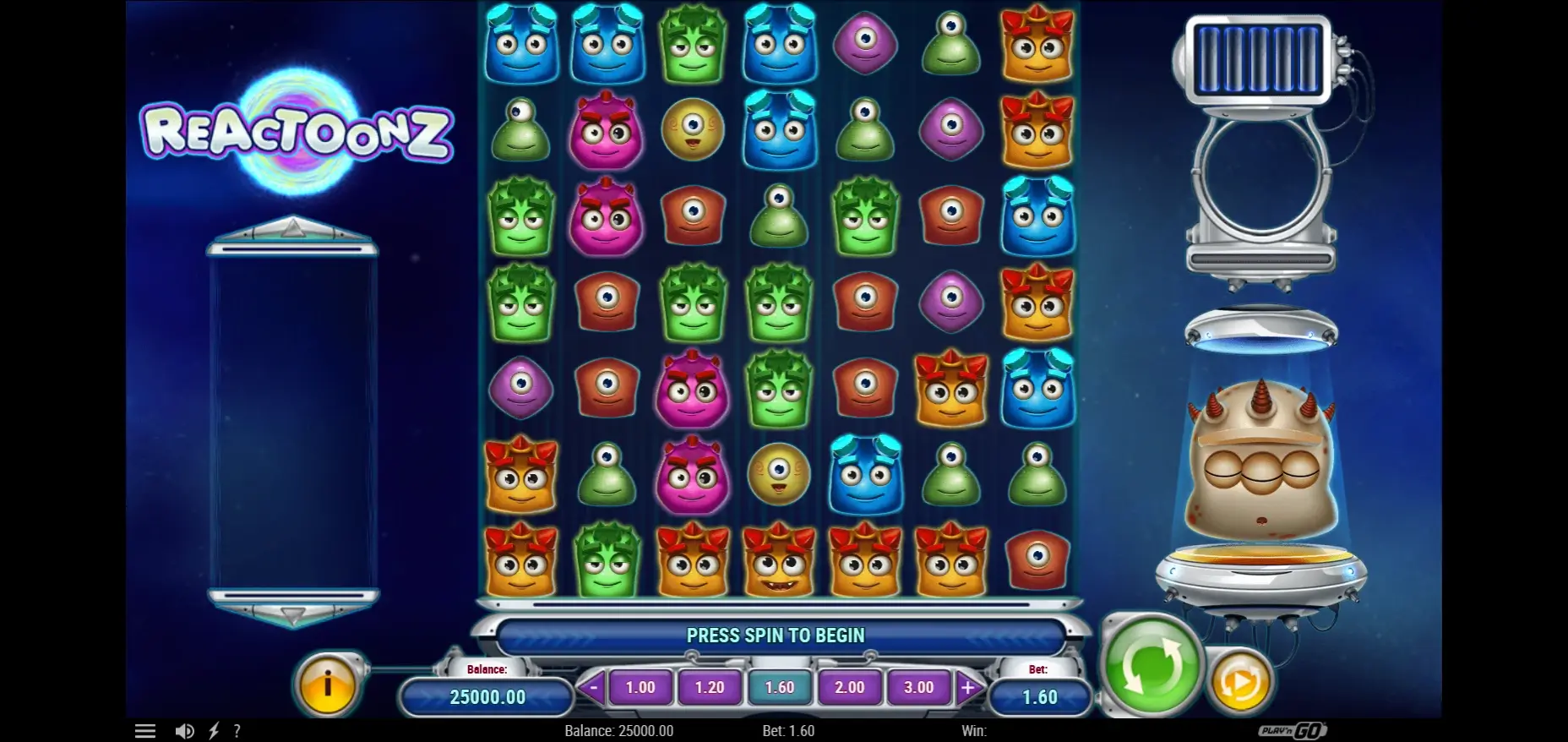This screenshot has height=742, width=1568.
Task: Mute the game sound via the speaker icon
Action: point(185,730)
